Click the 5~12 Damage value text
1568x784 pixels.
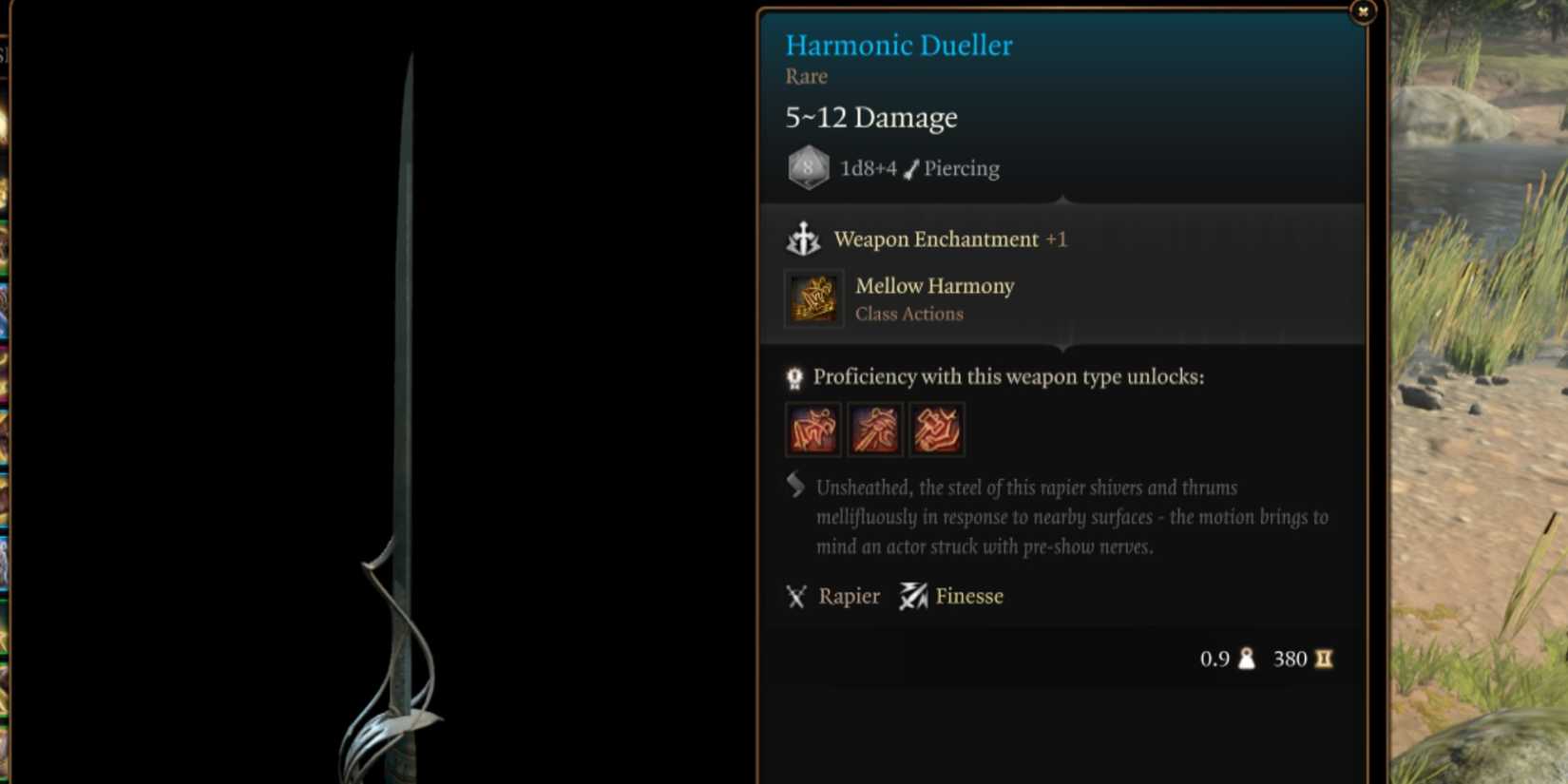click(x=870, y=117)
